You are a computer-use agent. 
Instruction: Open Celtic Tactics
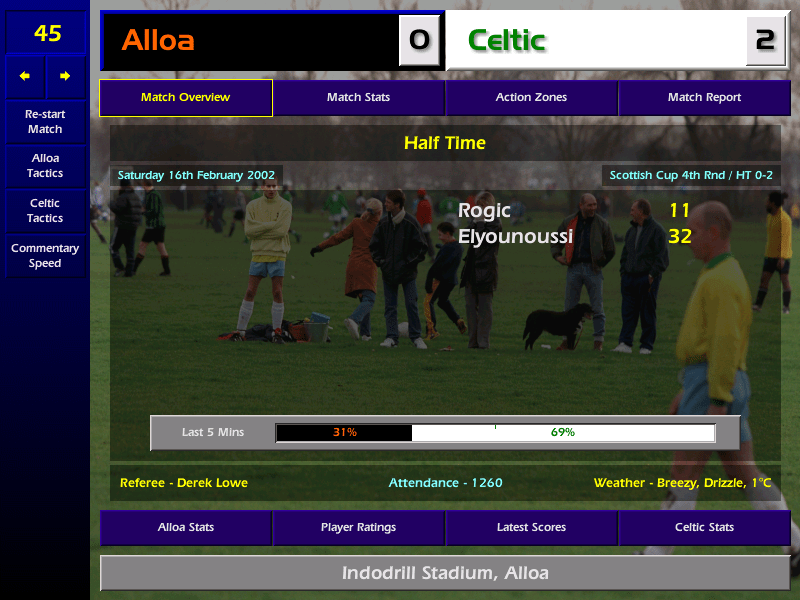[x=45, y=211]
